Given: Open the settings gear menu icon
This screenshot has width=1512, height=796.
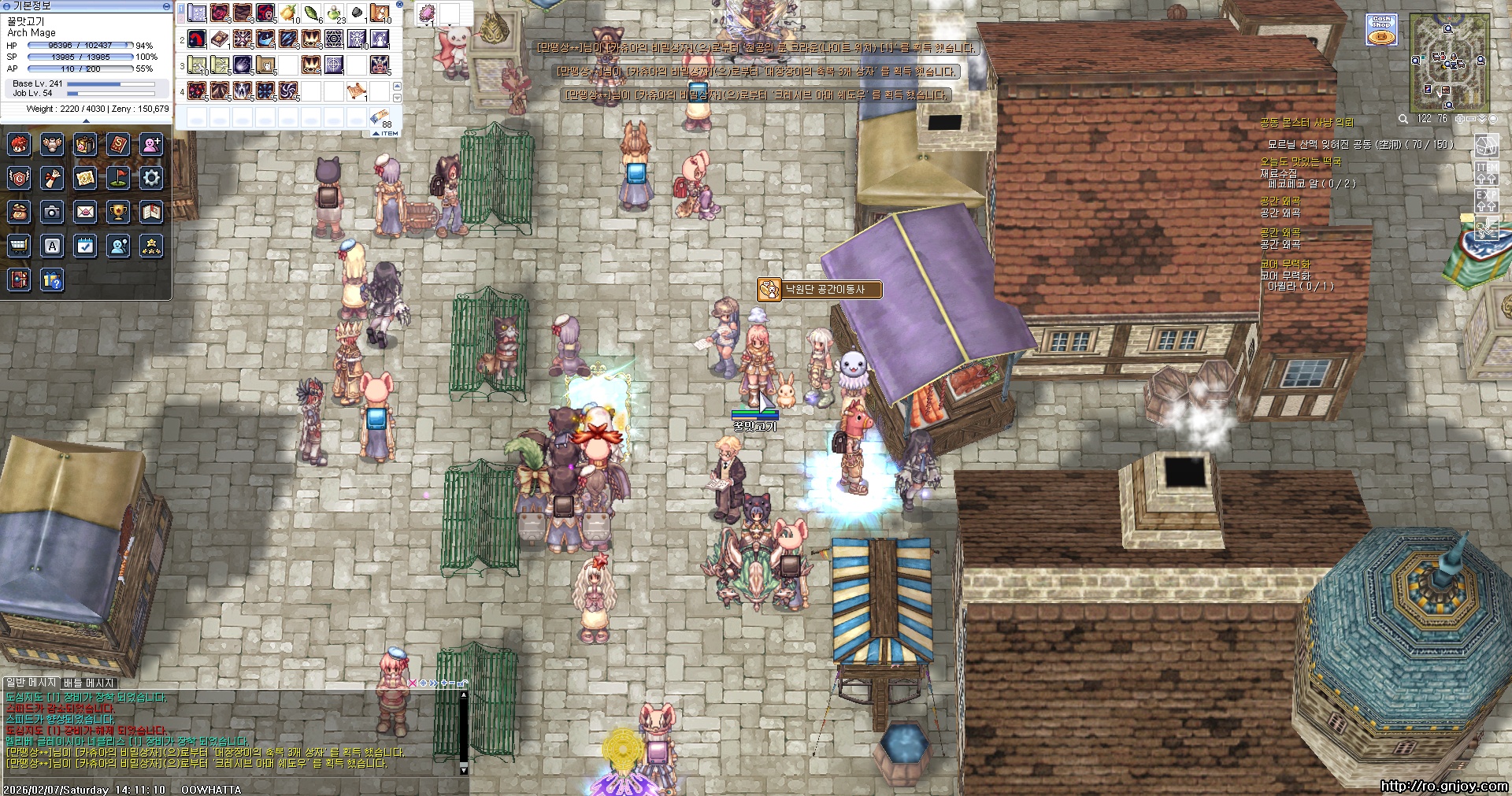Looking at the screenshot, I should coord(151,178).
